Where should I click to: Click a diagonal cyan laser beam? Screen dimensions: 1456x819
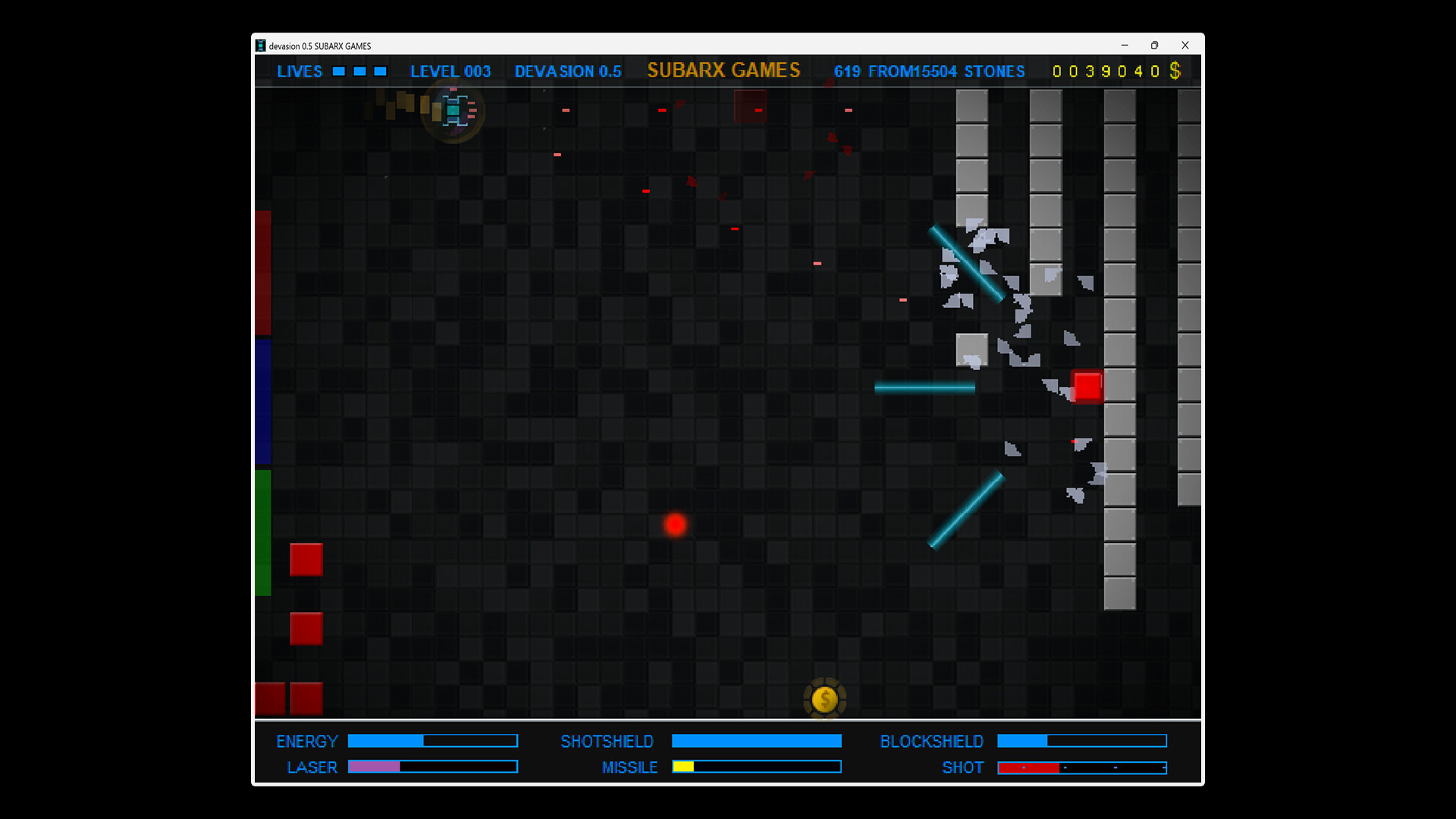(968, 262)
